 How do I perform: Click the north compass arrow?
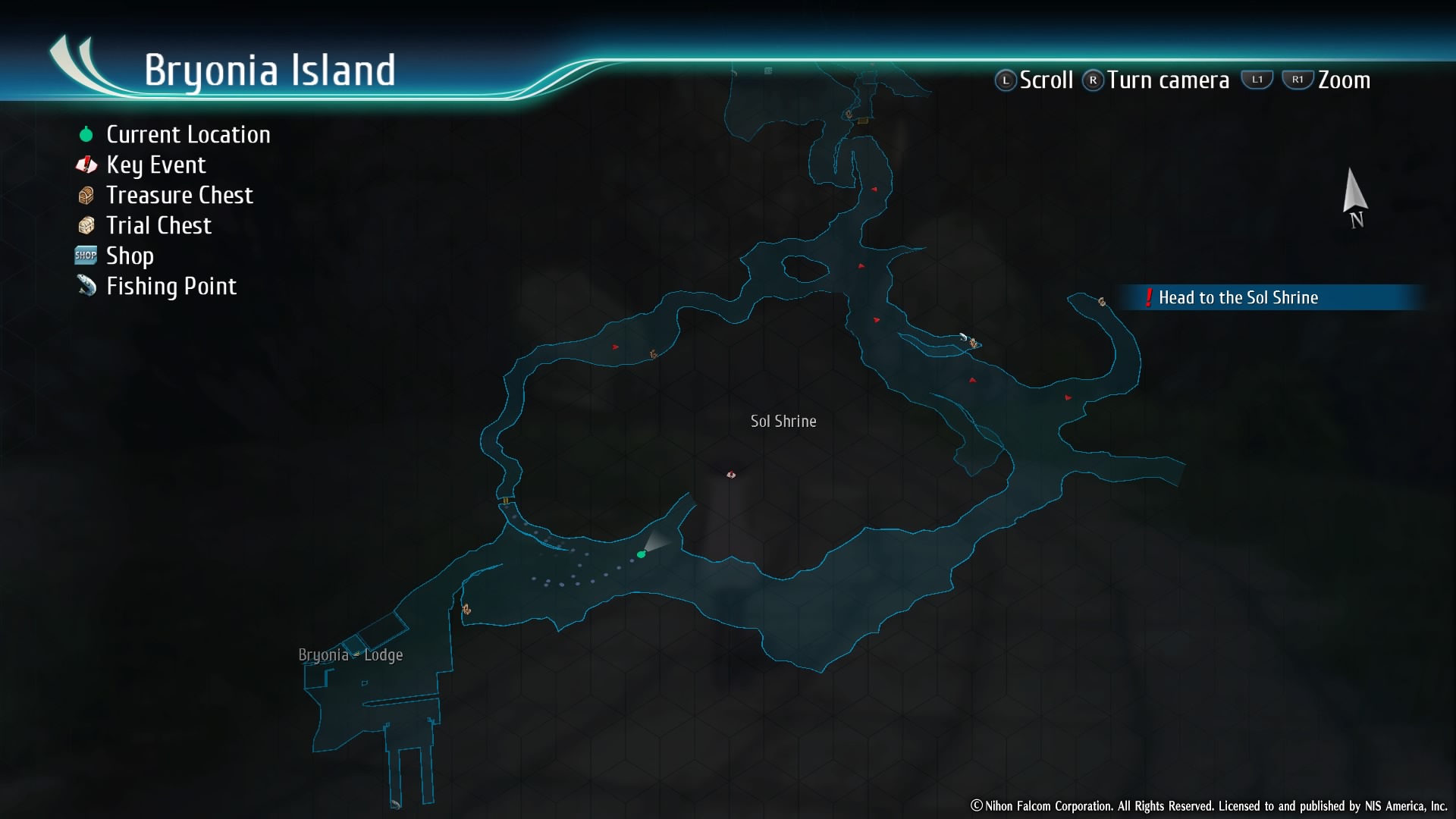pyautogui.click(x=1354, y=194)
